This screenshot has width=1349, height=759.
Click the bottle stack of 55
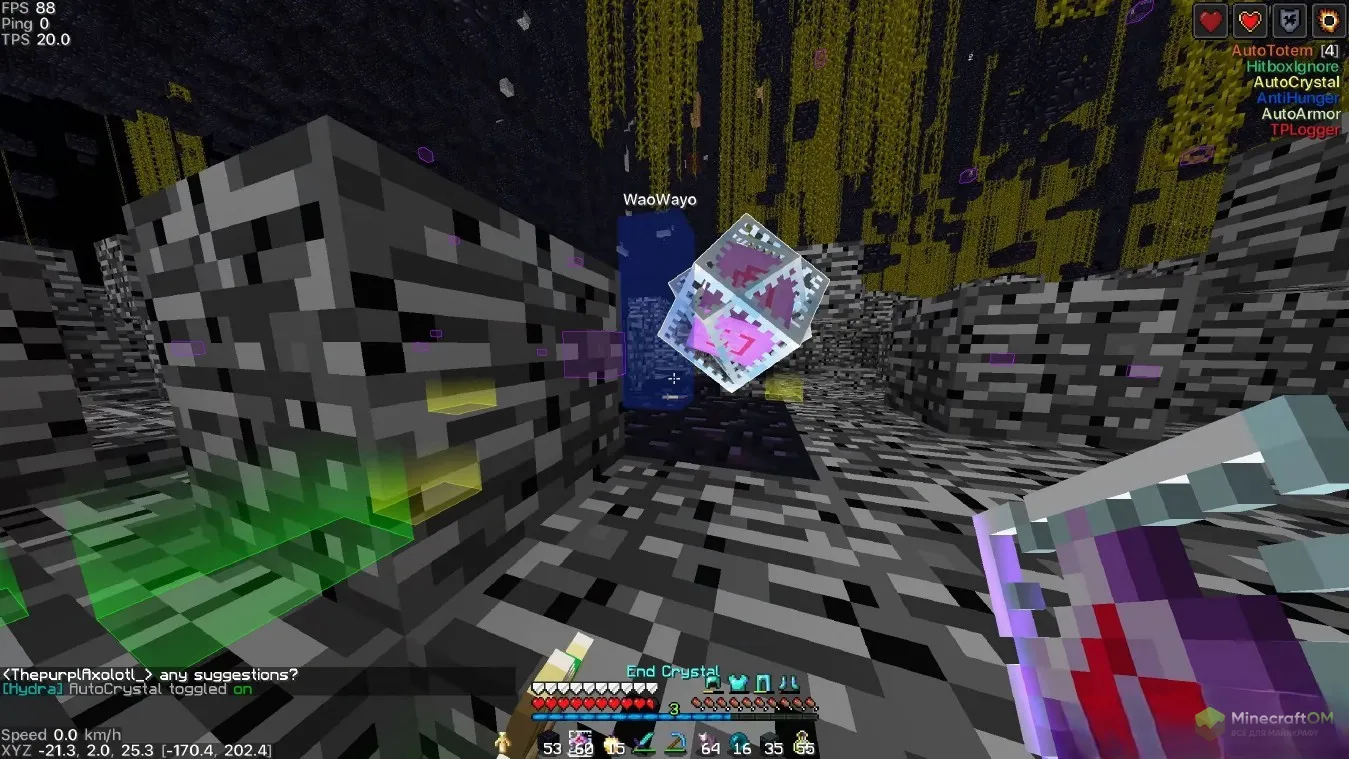pyautogui.click(x=803, y=742)
